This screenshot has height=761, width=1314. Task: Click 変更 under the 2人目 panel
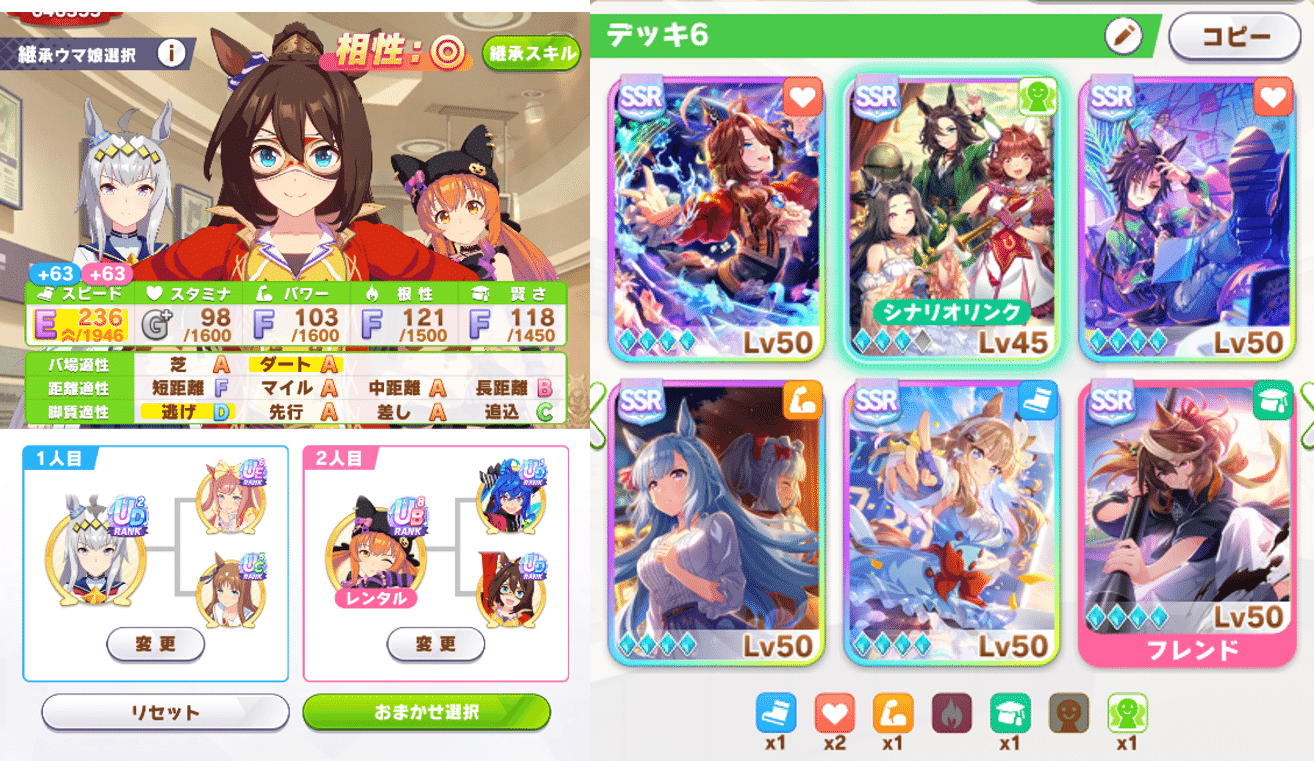click(x=435, y=644)
